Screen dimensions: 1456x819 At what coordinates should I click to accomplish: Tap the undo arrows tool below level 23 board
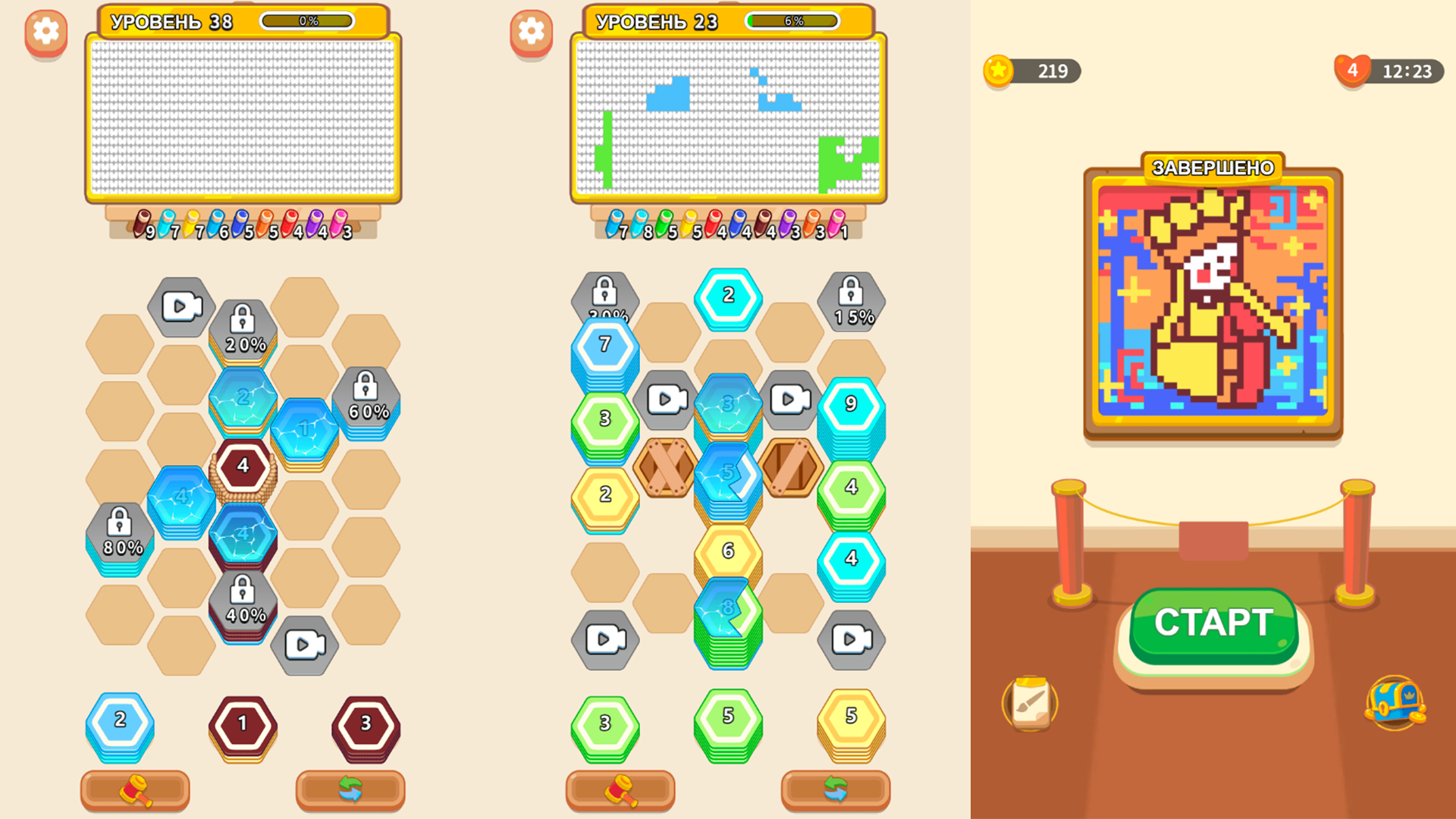[x=836, y=790]
